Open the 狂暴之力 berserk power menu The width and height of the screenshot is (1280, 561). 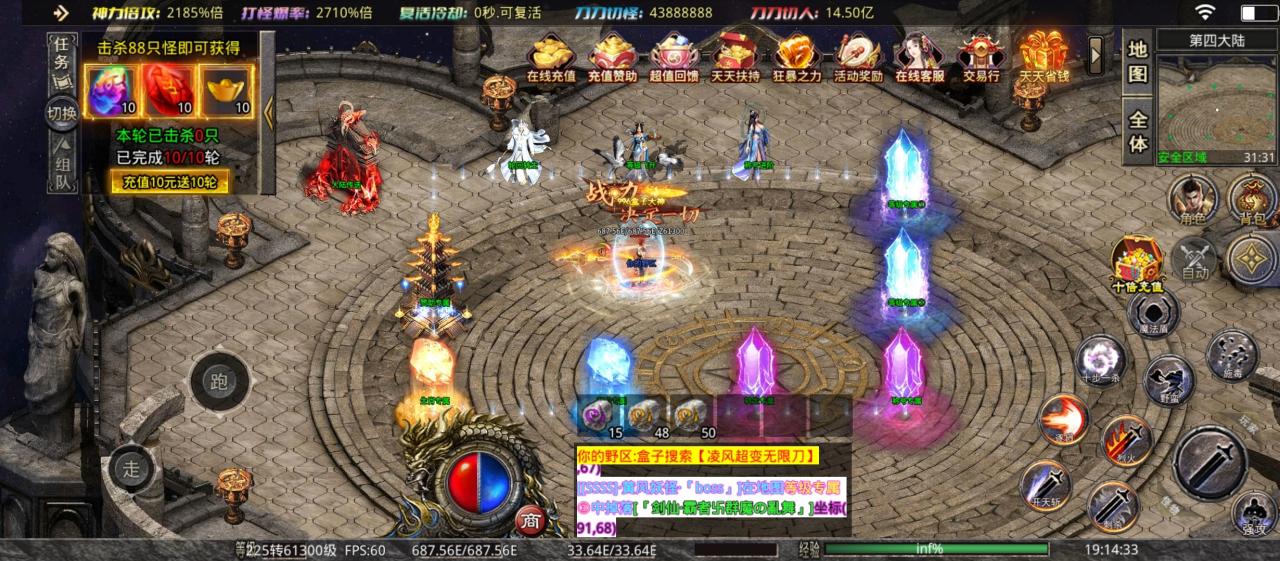tap(799, 58)
